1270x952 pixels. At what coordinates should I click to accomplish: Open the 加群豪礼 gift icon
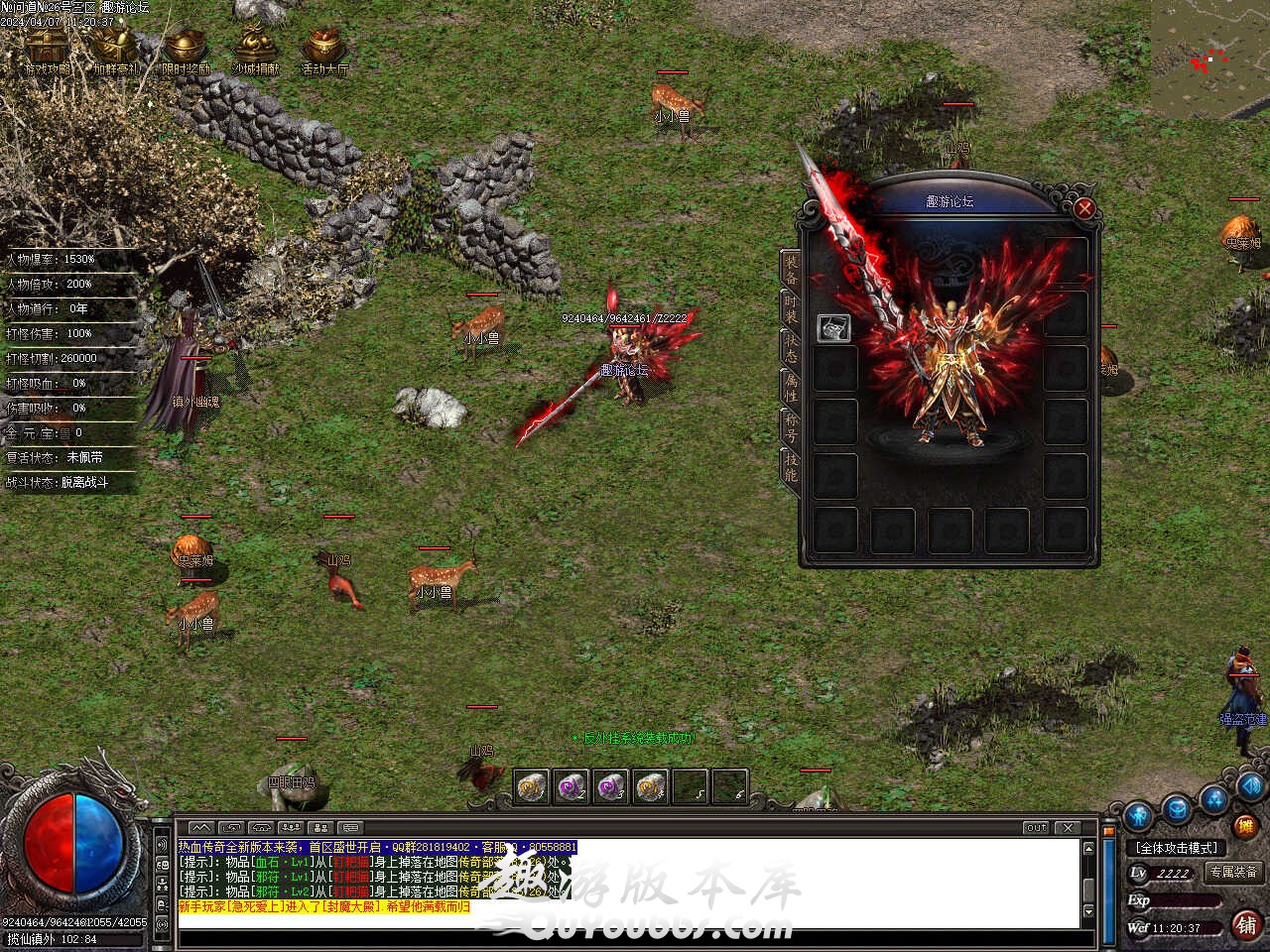114,50
